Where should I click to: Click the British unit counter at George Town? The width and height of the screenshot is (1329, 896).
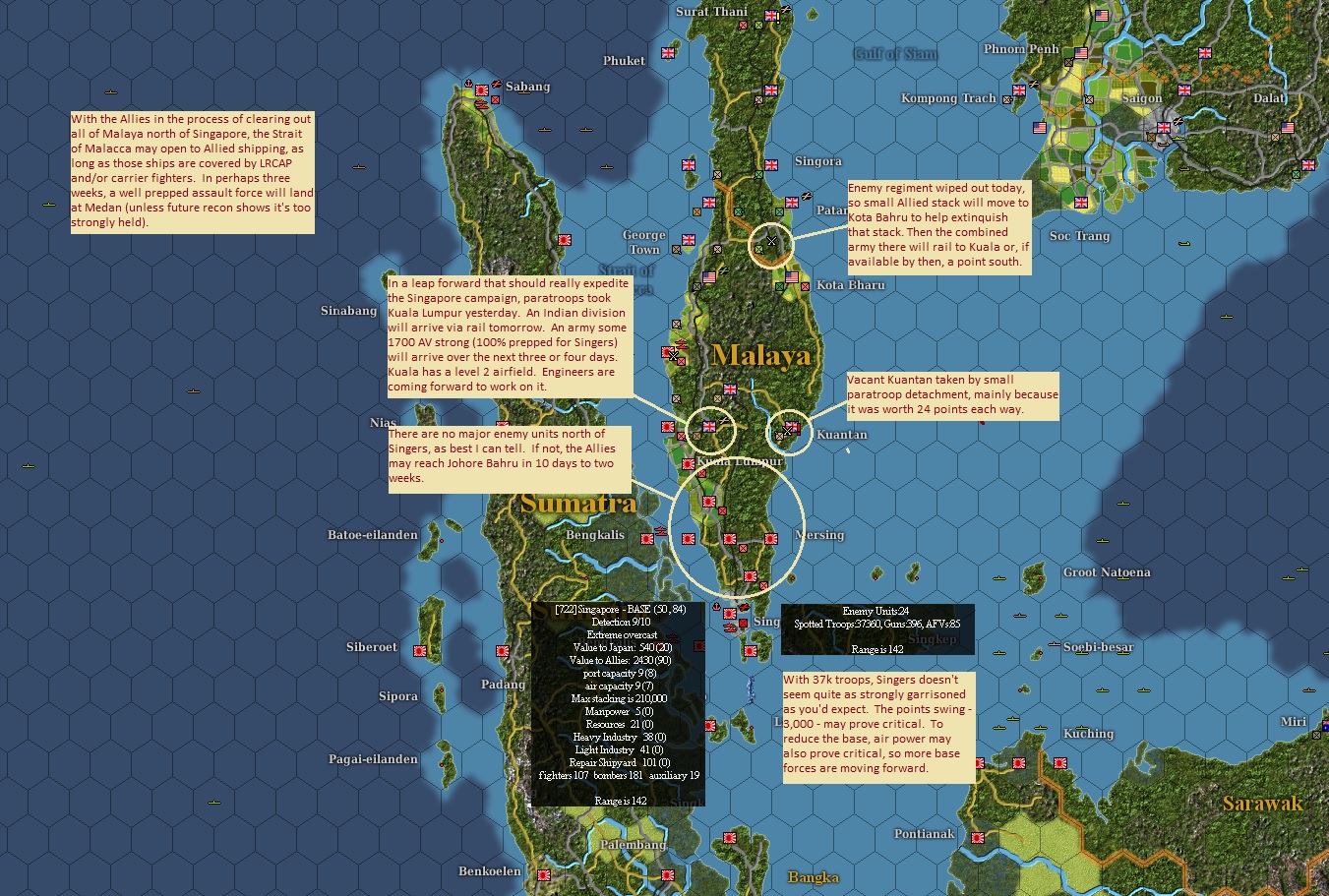pos(689,240)
